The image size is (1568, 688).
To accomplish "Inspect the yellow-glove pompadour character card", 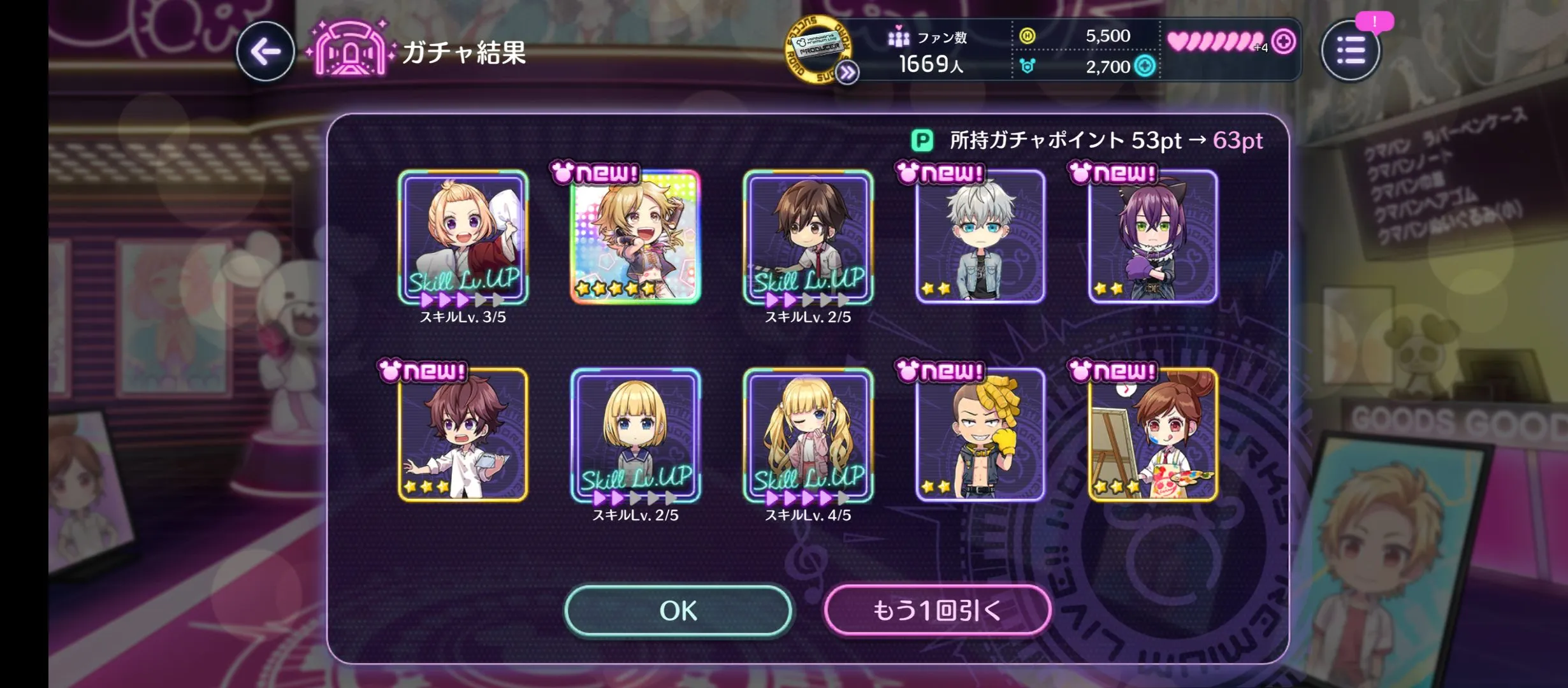I will 980,434.
